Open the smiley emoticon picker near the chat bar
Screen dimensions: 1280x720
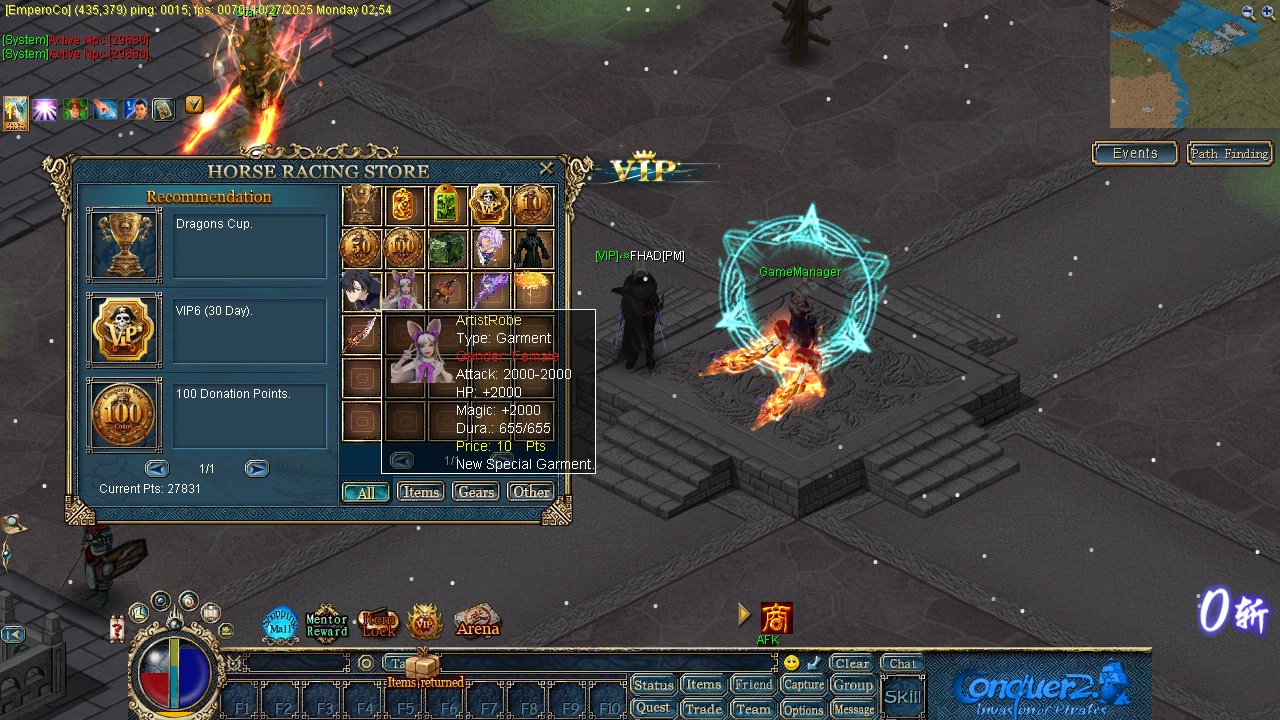coord(790,661)
